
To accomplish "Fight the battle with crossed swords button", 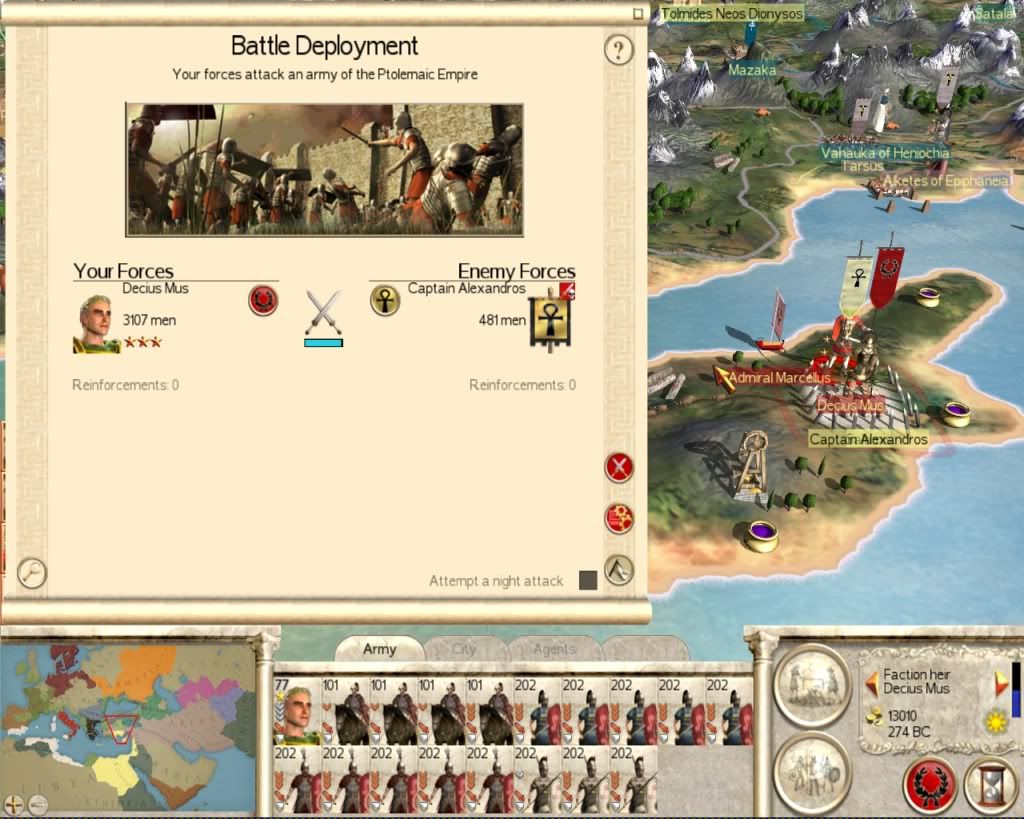I will [619, 467].
